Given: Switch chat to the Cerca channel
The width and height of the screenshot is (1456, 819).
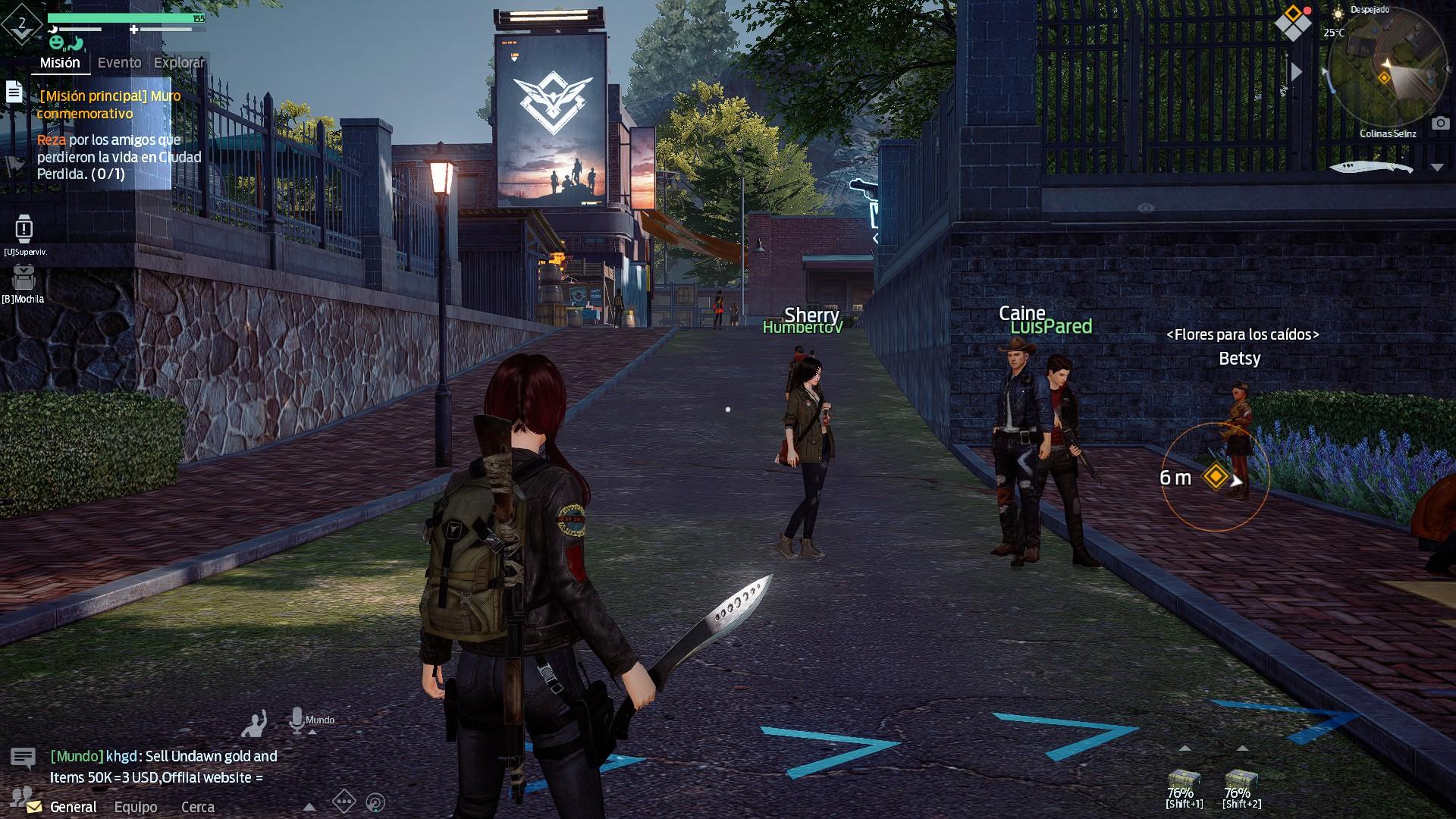Looking at the screenshot, I should click(197, 807).
